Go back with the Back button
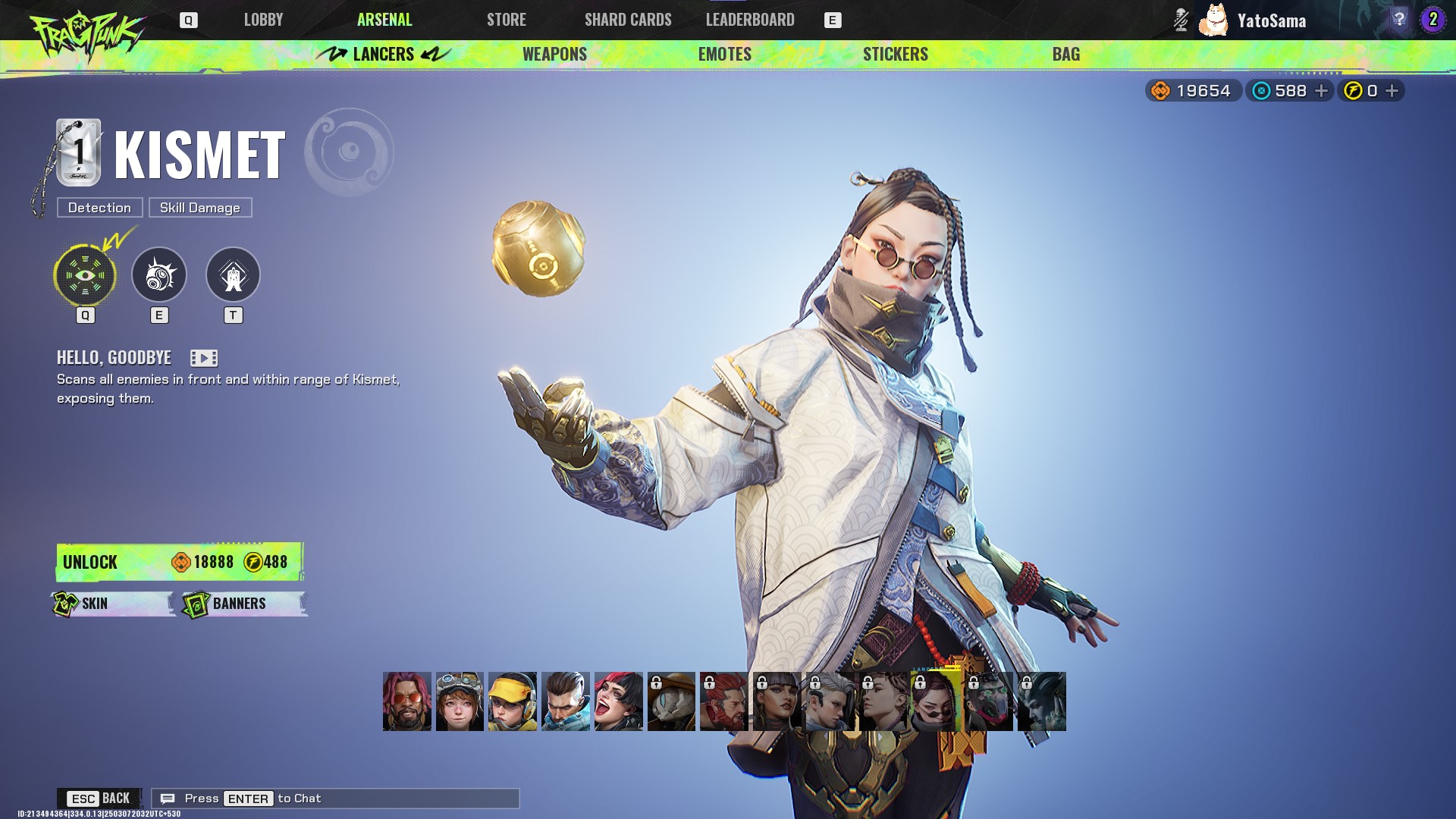Screen dimensions: 1456x819 click(99, 799)
